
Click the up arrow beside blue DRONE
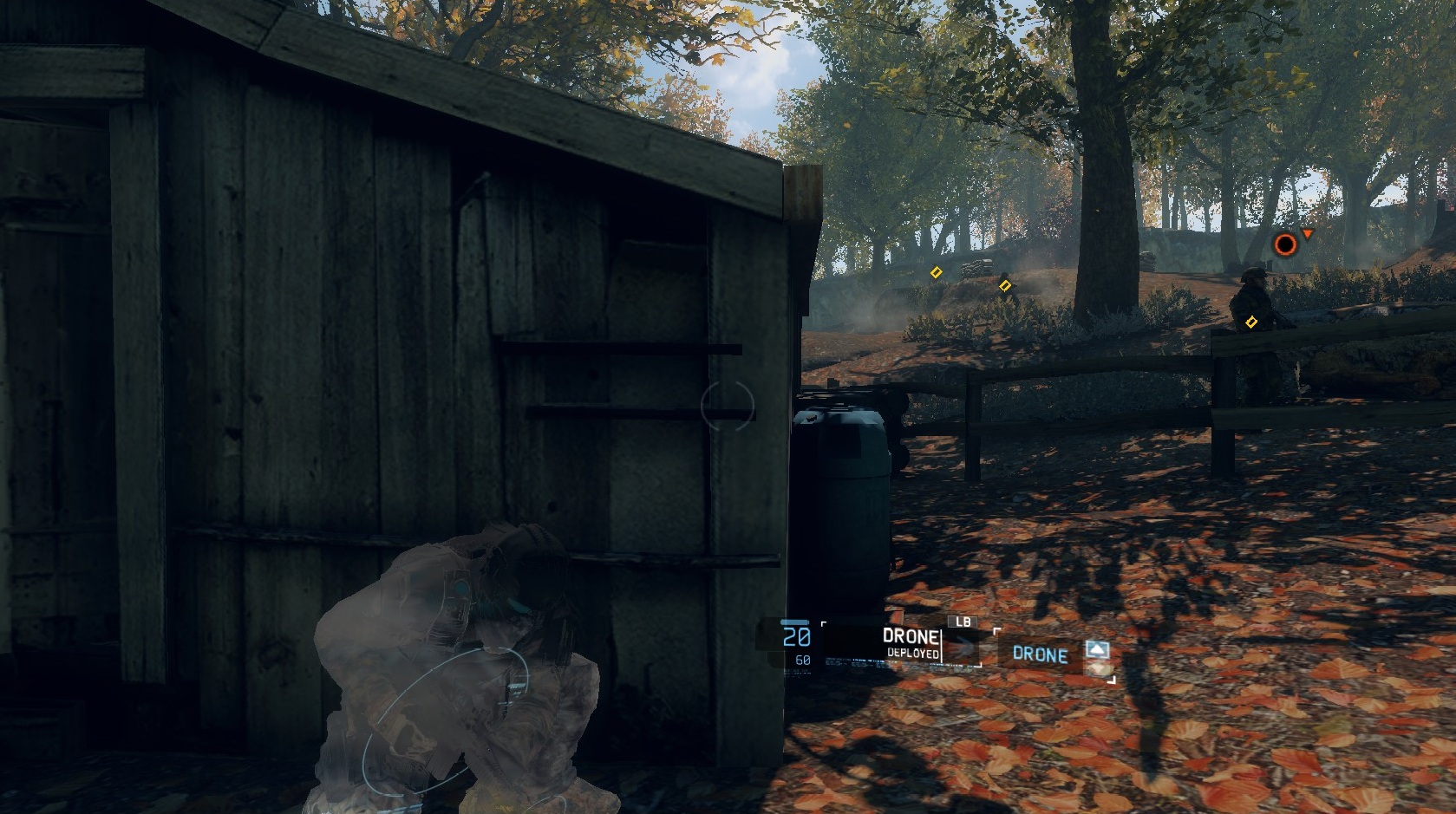click(1097, 649)
